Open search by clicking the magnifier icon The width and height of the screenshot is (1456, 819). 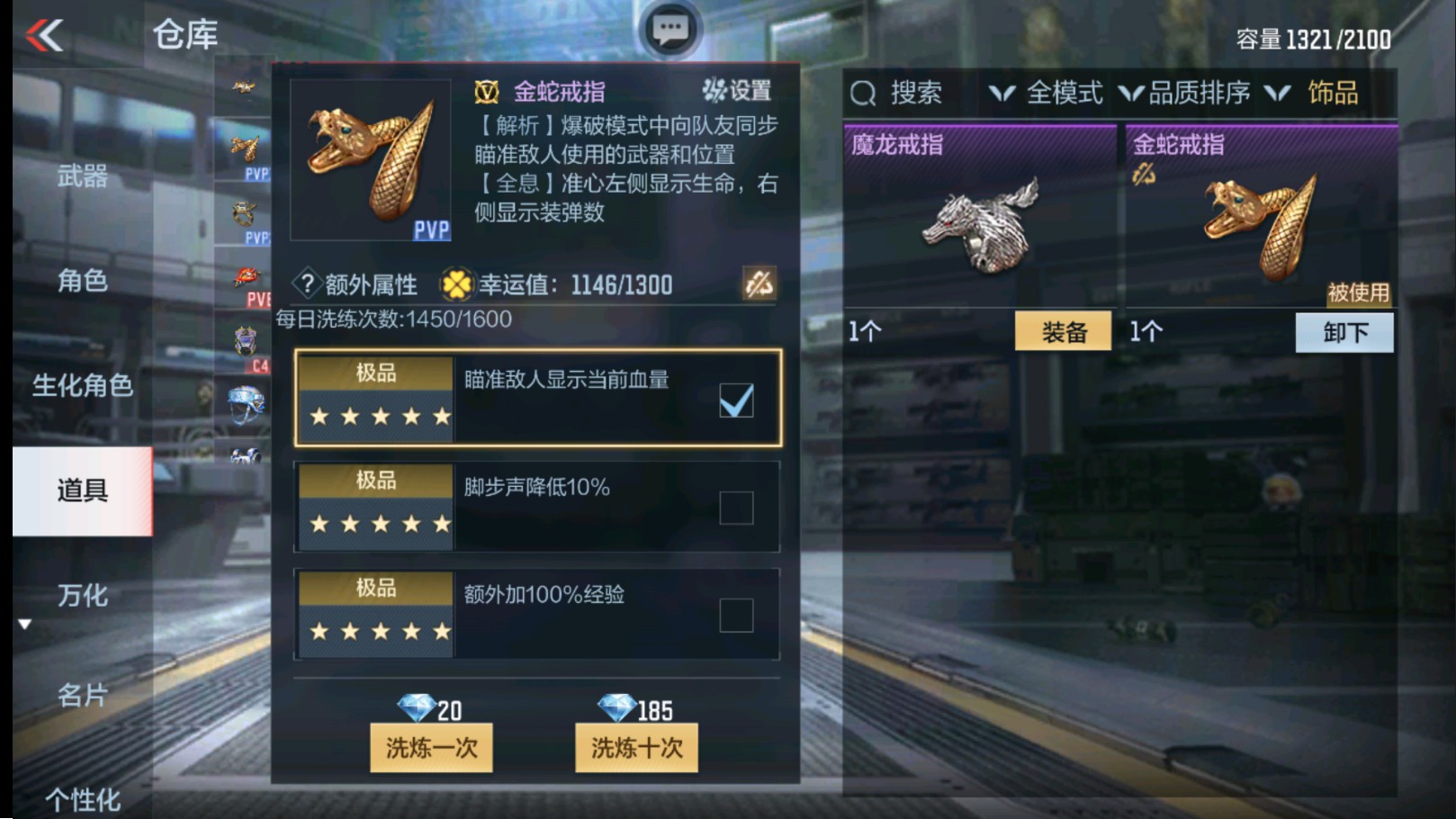pyautogui.click(x=866, y=93)
